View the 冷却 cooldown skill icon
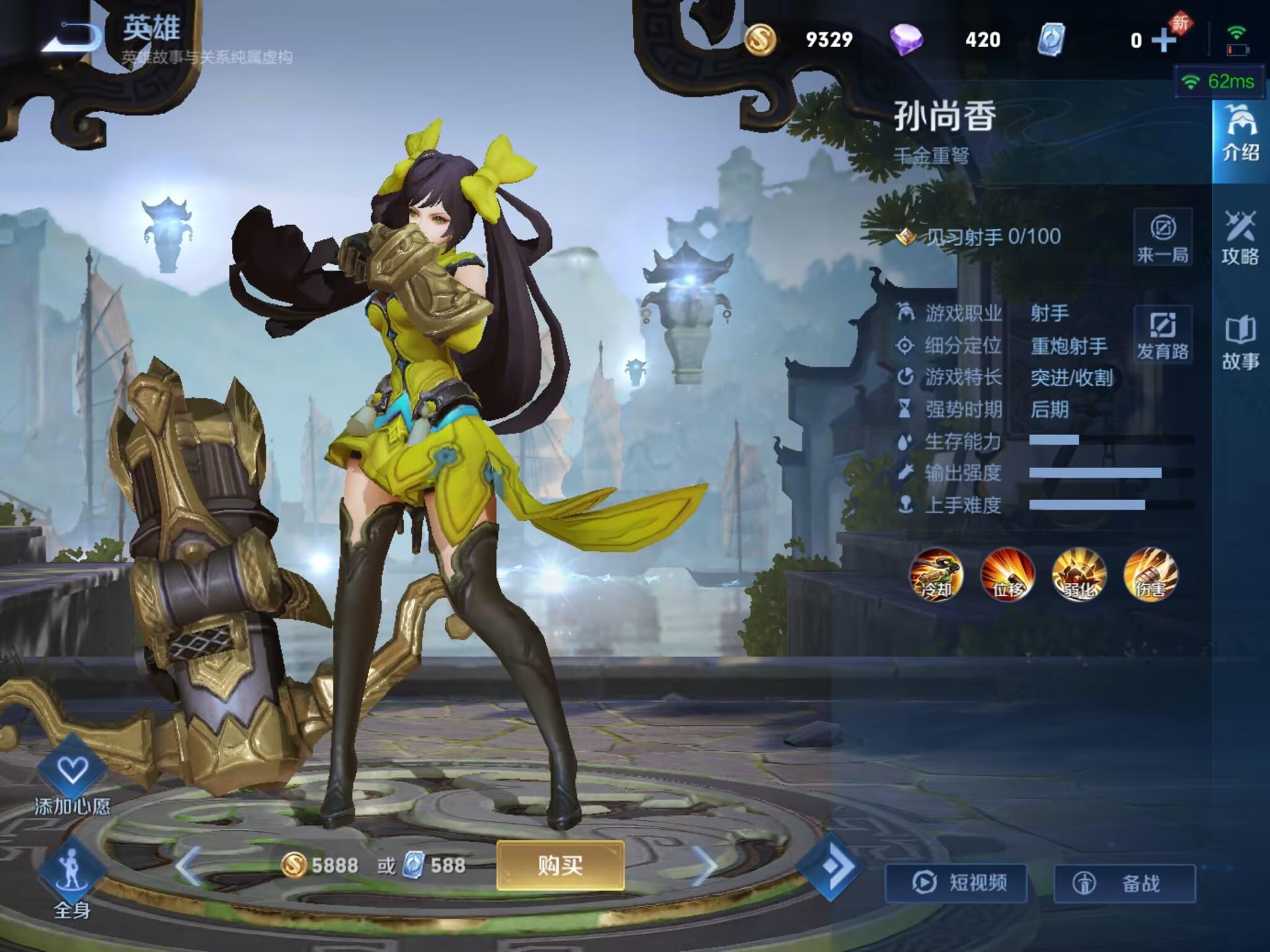The image size is (1270, 952). [x=936, y=575]
